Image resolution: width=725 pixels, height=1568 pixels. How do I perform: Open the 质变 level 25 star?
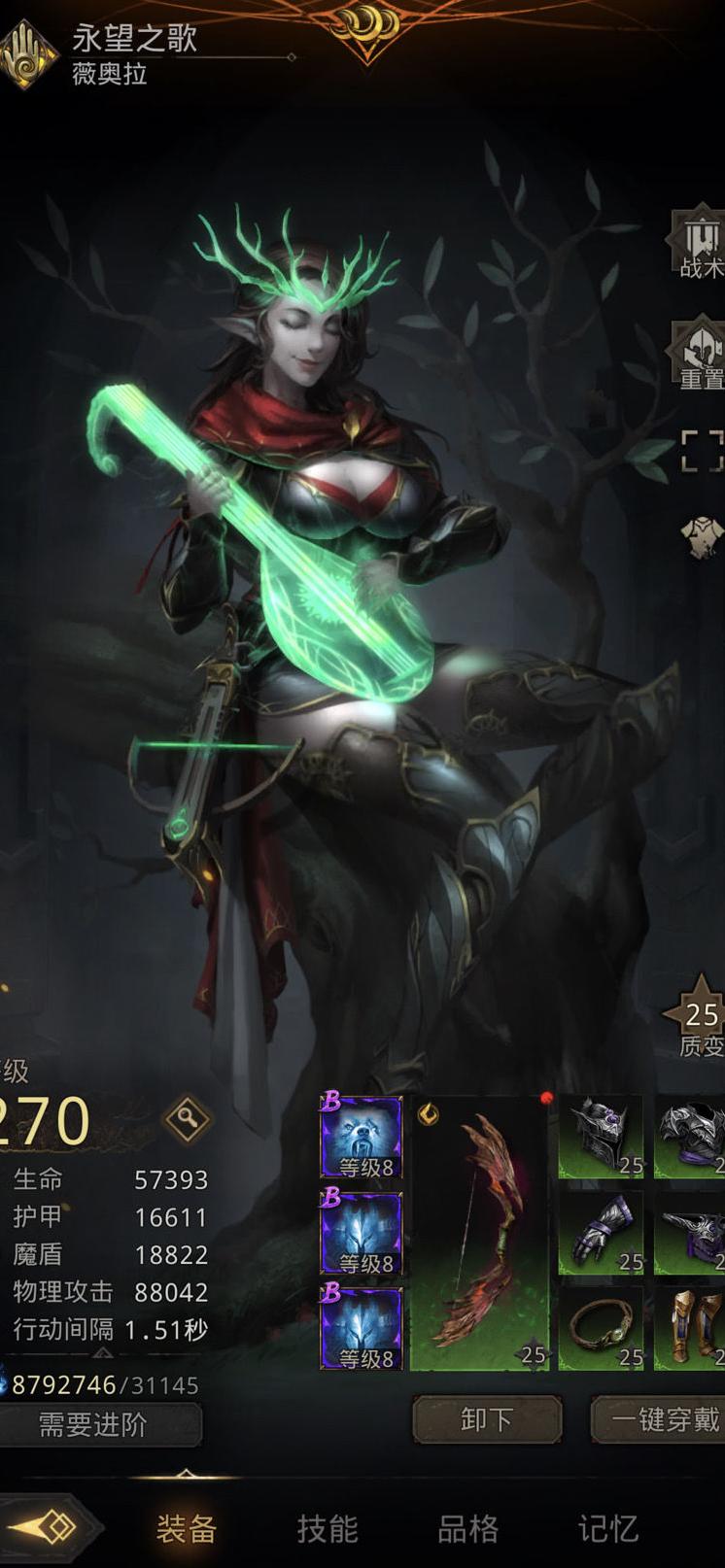coord(700,1020)
